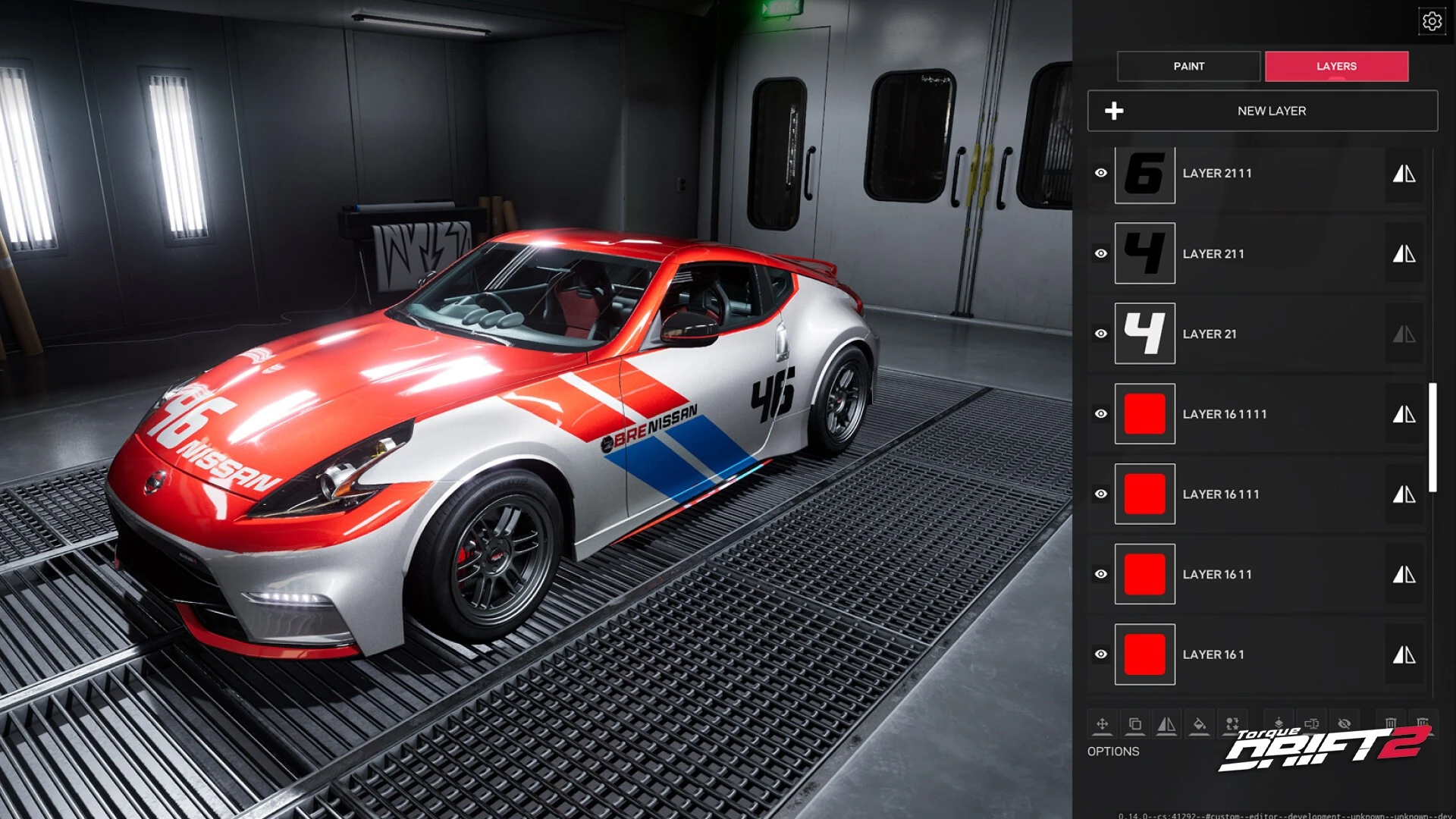Activate the move layer tool
The image size is (1456, 819).
coord(1102,724)
